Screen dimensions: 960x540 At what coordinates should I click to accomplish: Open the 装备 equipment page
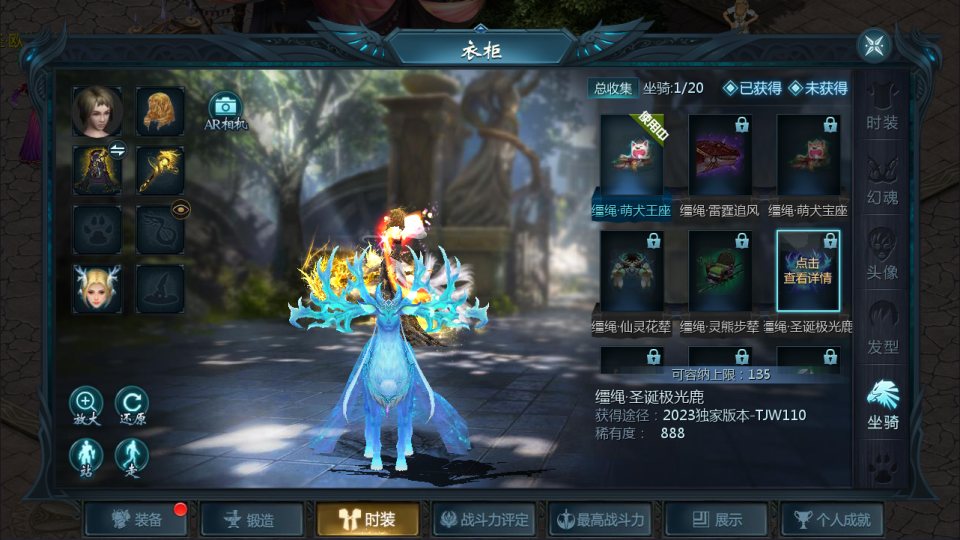137,520
